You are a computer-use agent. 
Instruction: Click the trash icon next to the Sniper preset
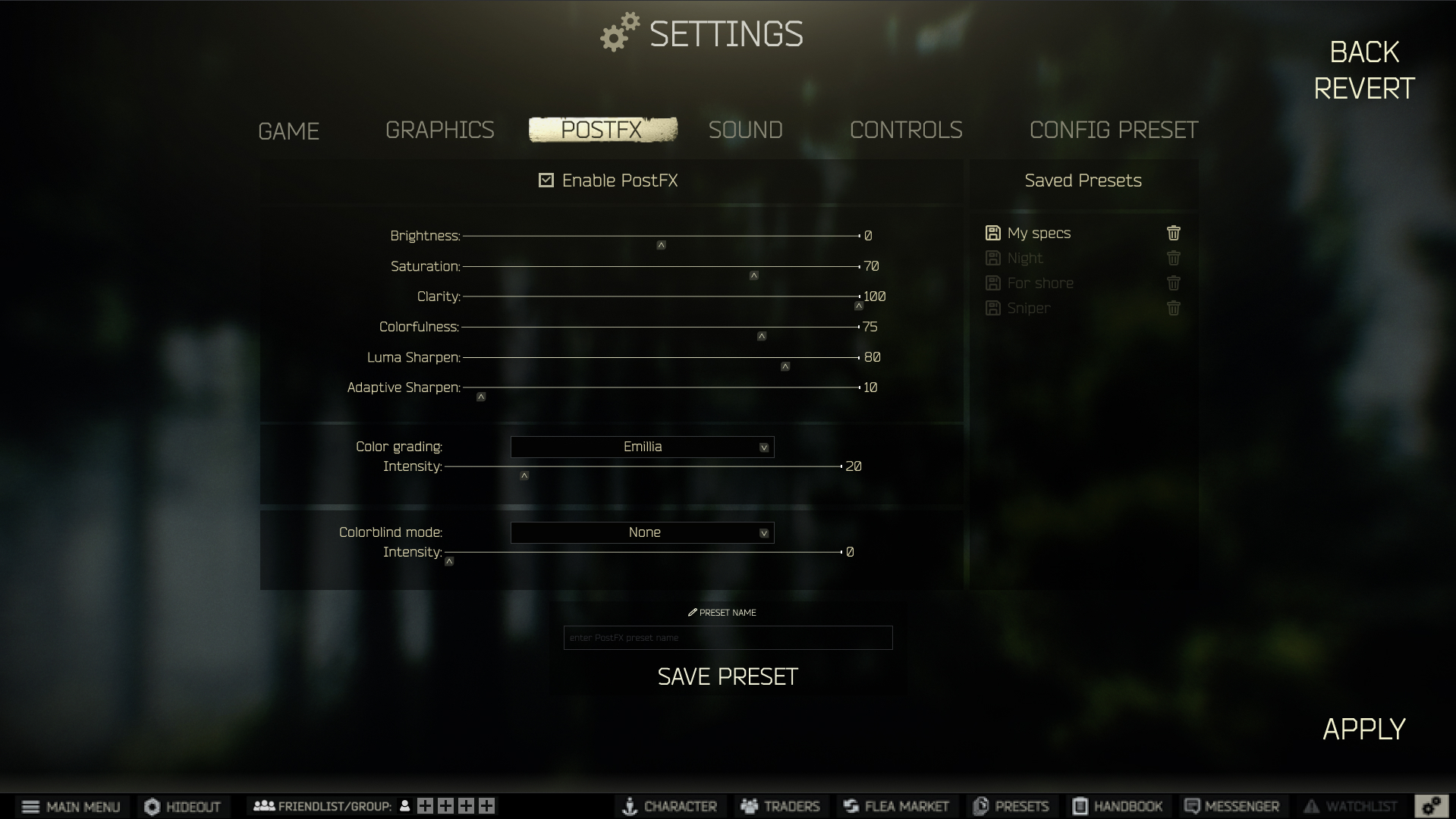[x=1173, y=308]
